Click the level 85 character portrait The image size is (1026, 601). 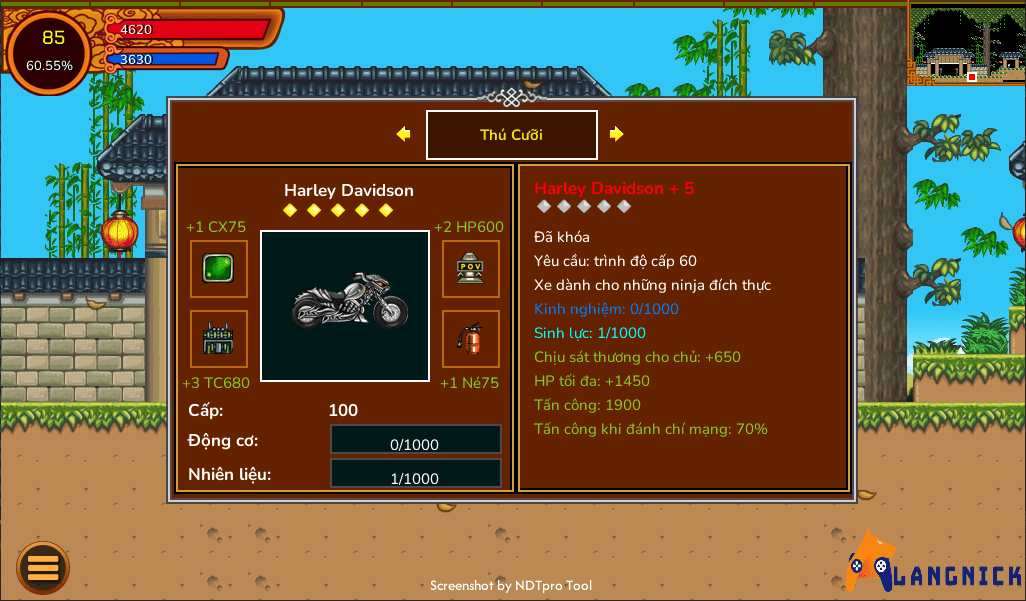(x=50, y=52)
